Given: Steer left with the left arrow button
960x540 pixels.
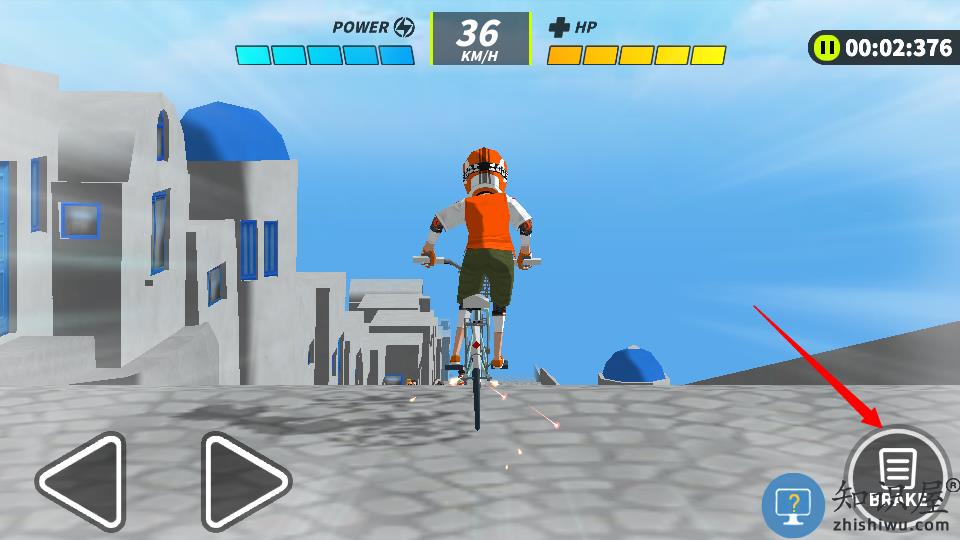Looking at the screenshot, I should tap(82, 482).
